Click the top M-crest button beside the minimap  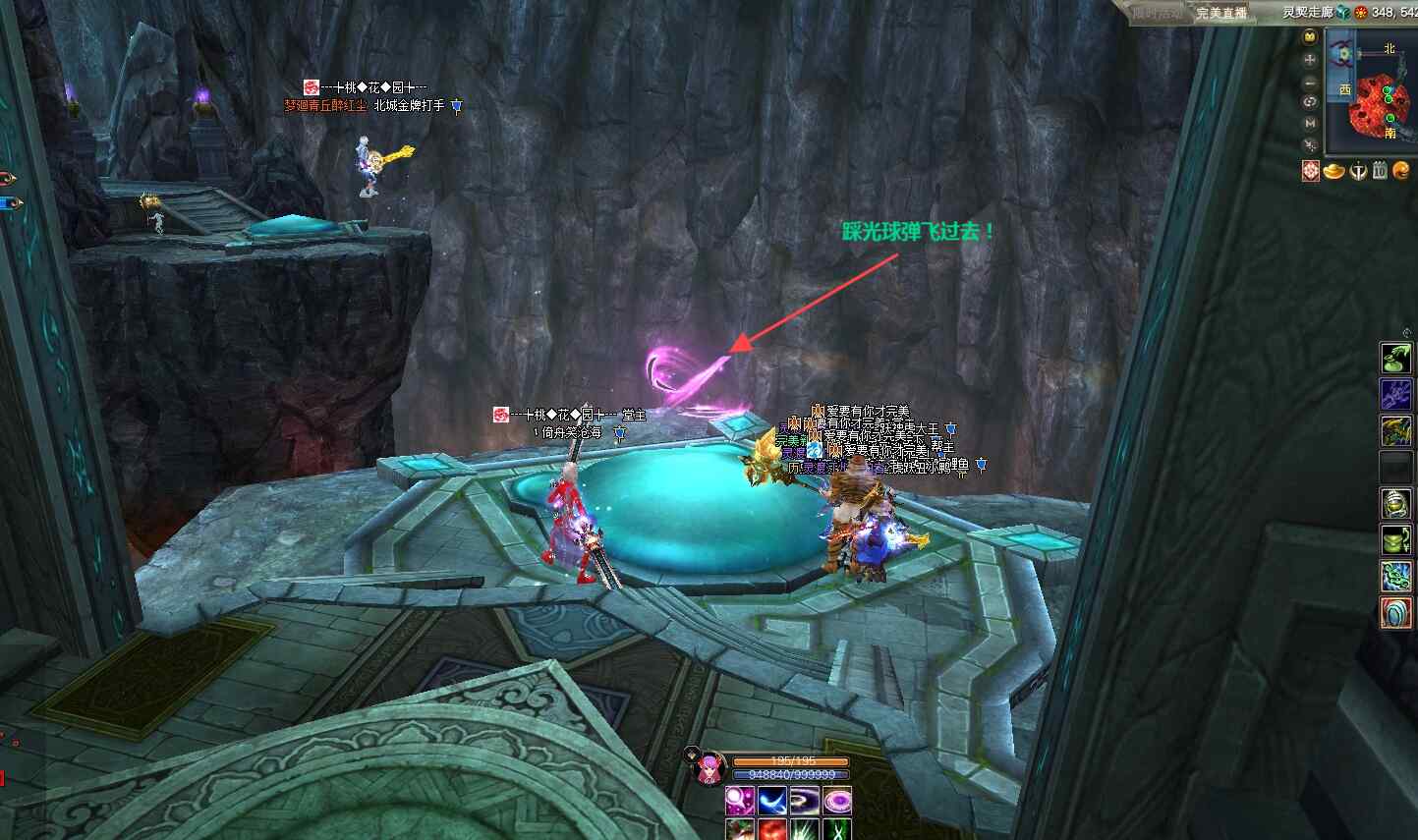click(1310, 37)
